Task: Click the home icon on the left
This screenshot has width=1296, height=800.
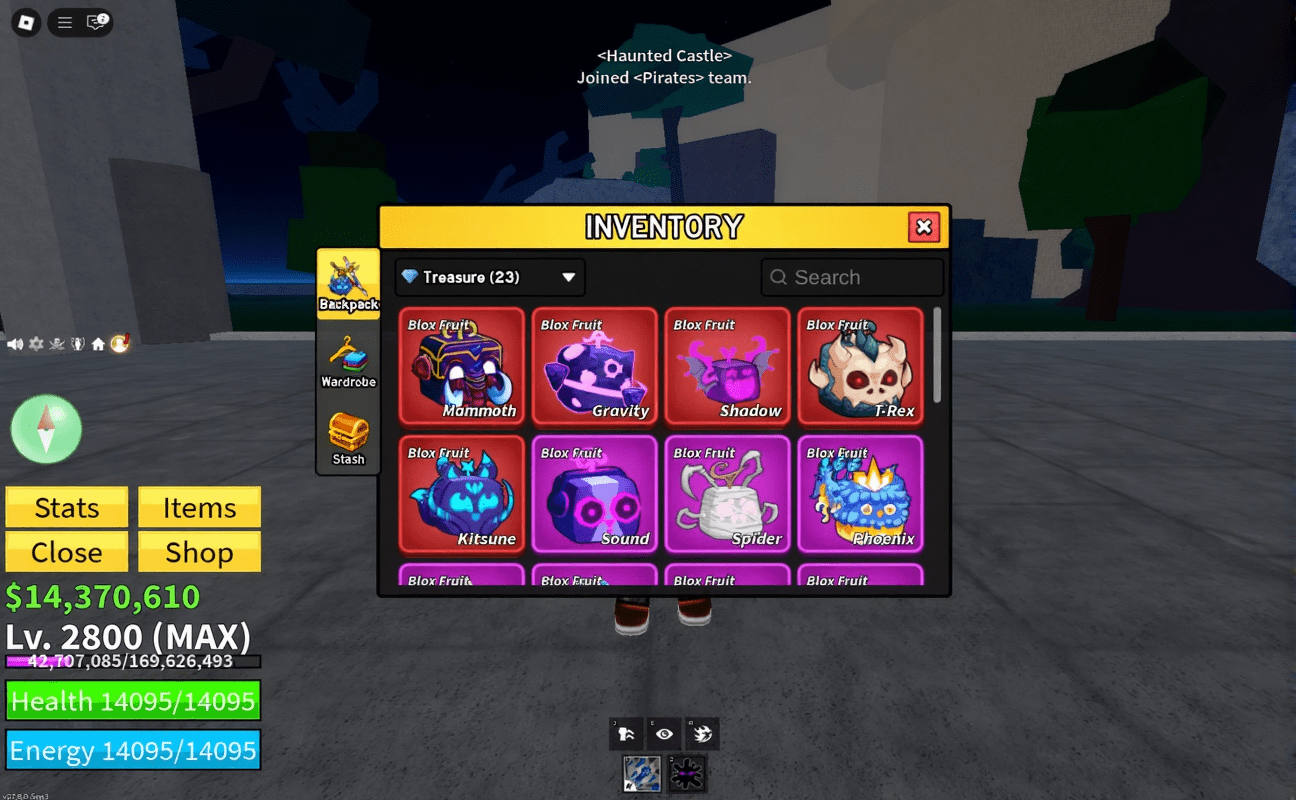Action: pyautogui.click(x=99, y=343)
